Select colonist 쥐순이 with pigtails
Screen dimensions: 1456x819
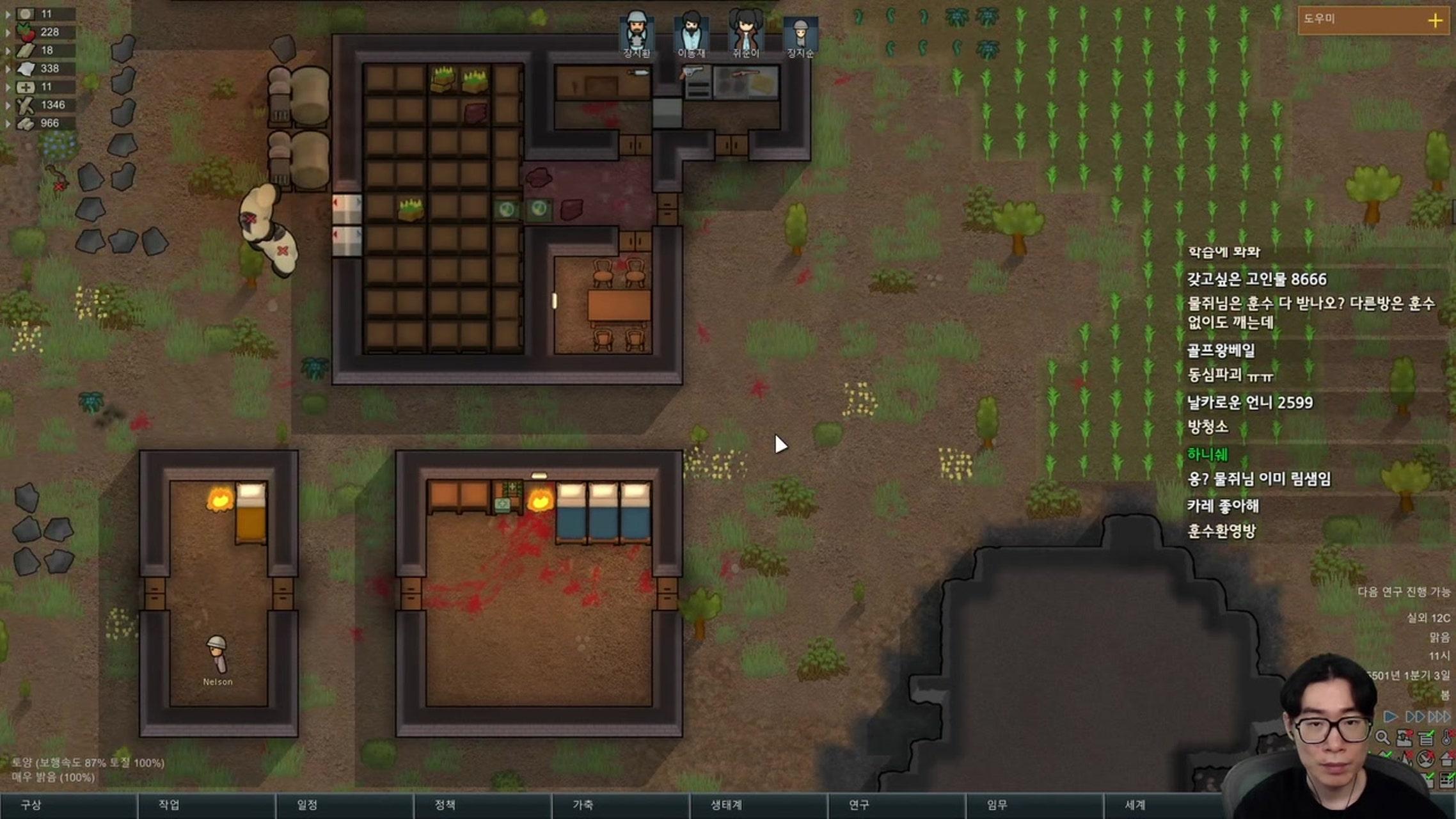pos(746,32)
